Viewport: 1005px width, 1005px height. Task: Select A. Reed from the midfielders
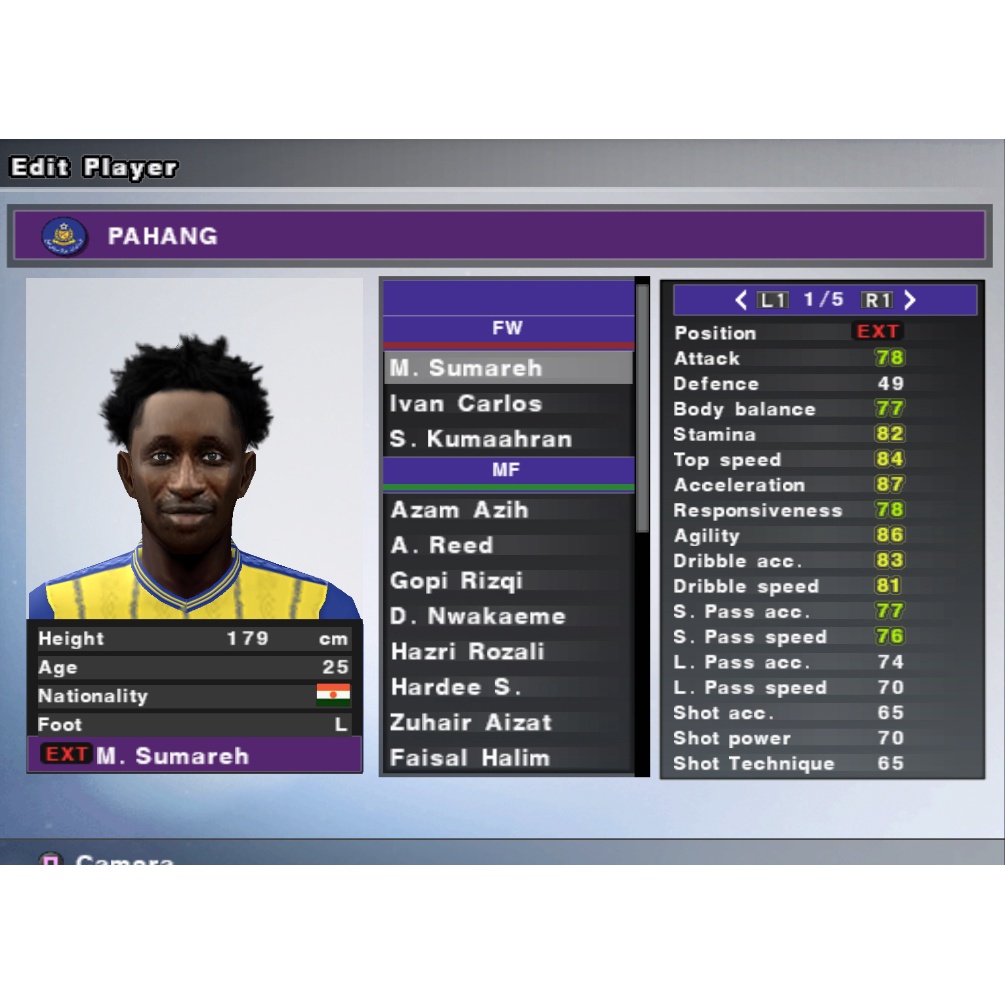tap(507, 545)
